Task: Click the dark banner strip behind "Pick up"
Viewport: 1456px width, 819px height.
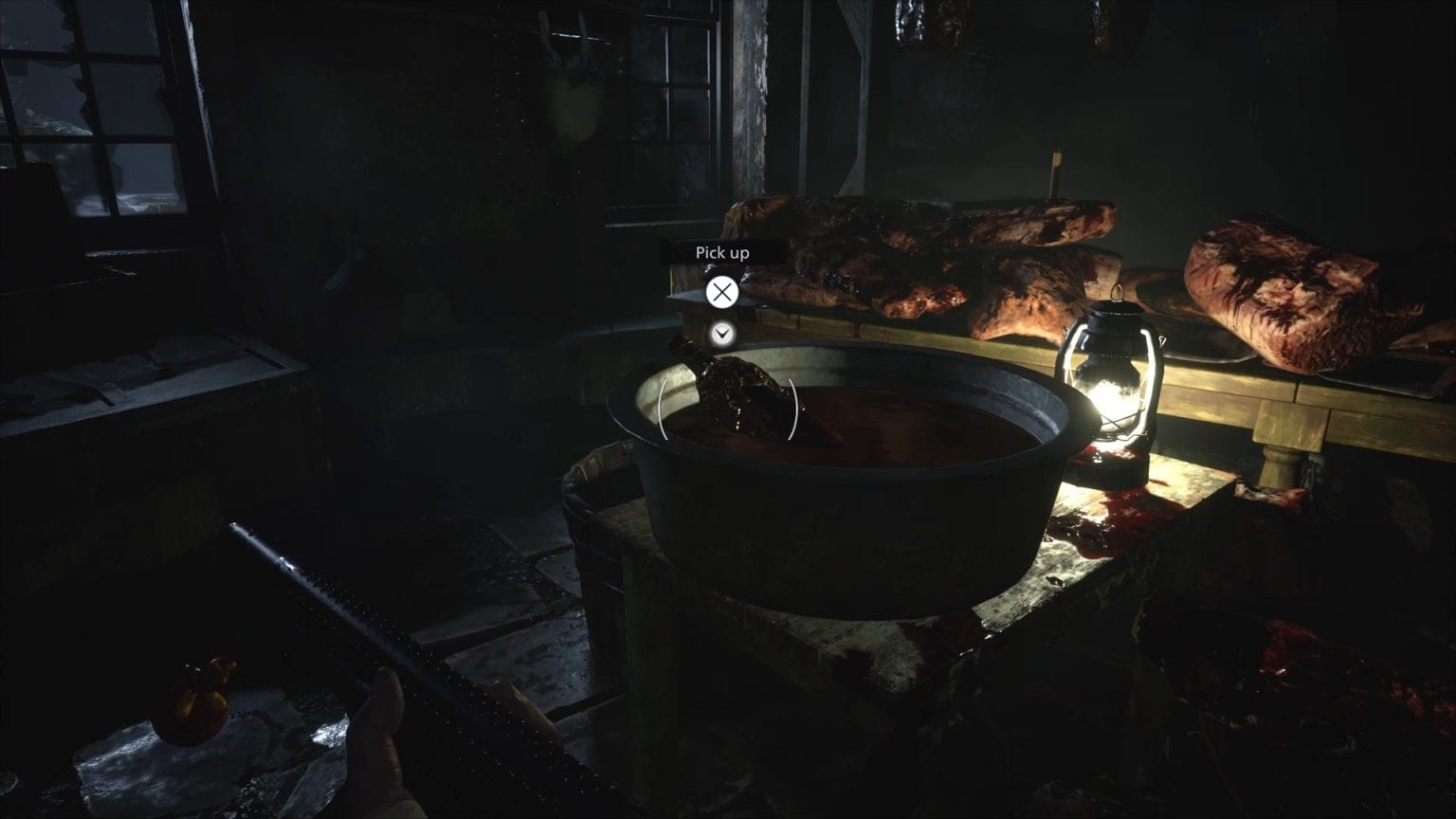Action: coord(723,253)
